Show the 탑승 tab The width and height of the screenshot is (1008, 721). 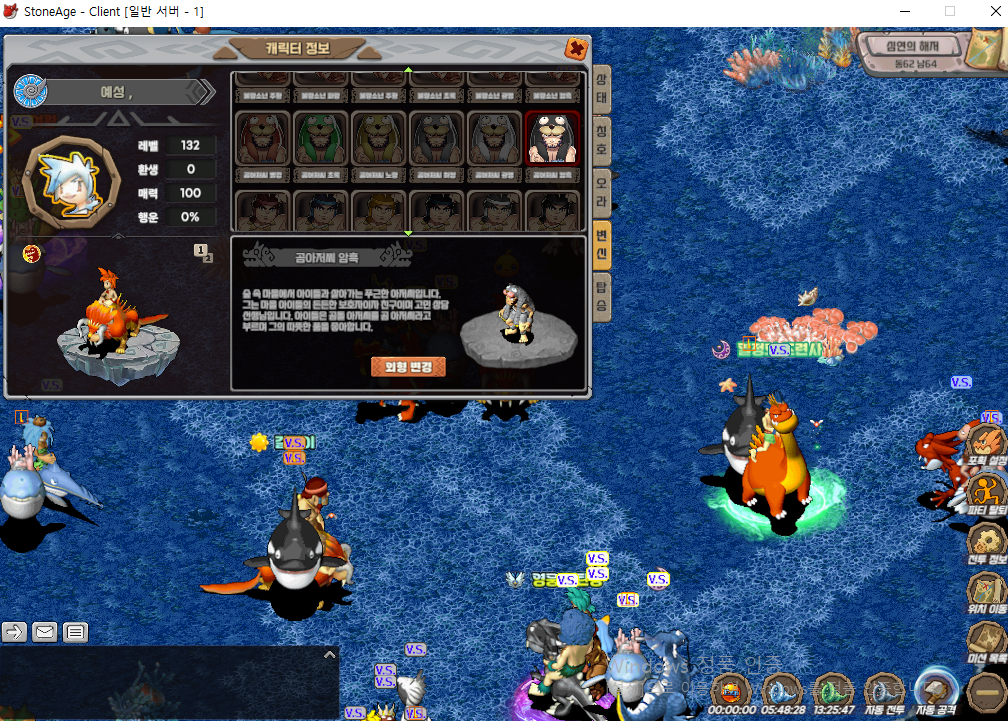[x=601, y=297]
